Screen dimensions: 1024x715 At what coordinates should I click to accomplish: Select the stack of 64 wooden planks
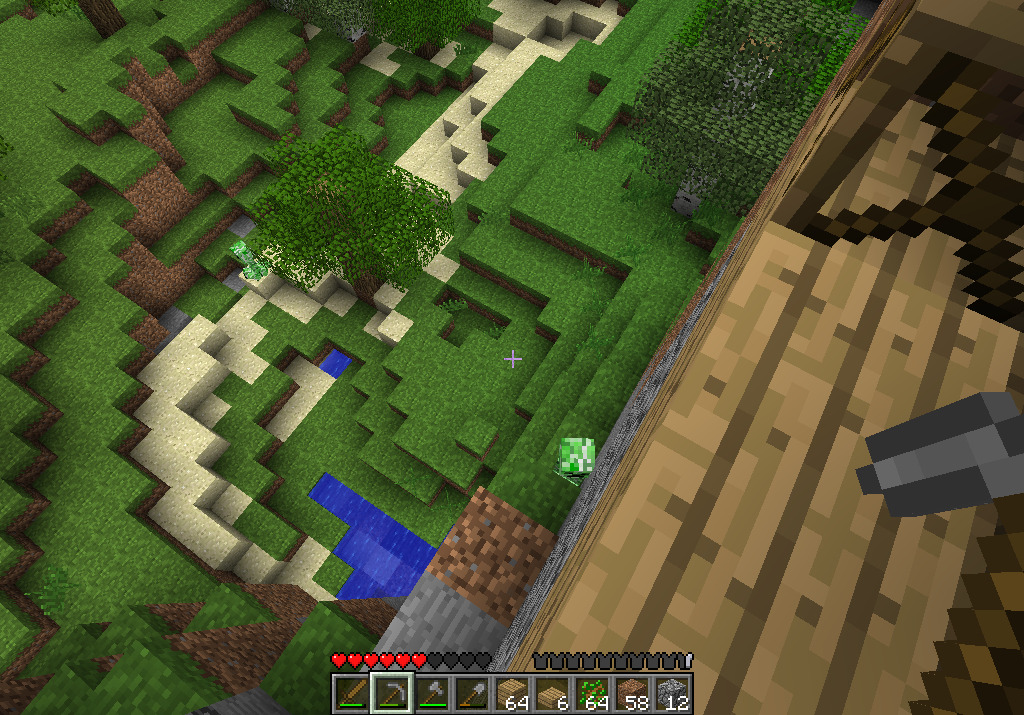(512, 693)
